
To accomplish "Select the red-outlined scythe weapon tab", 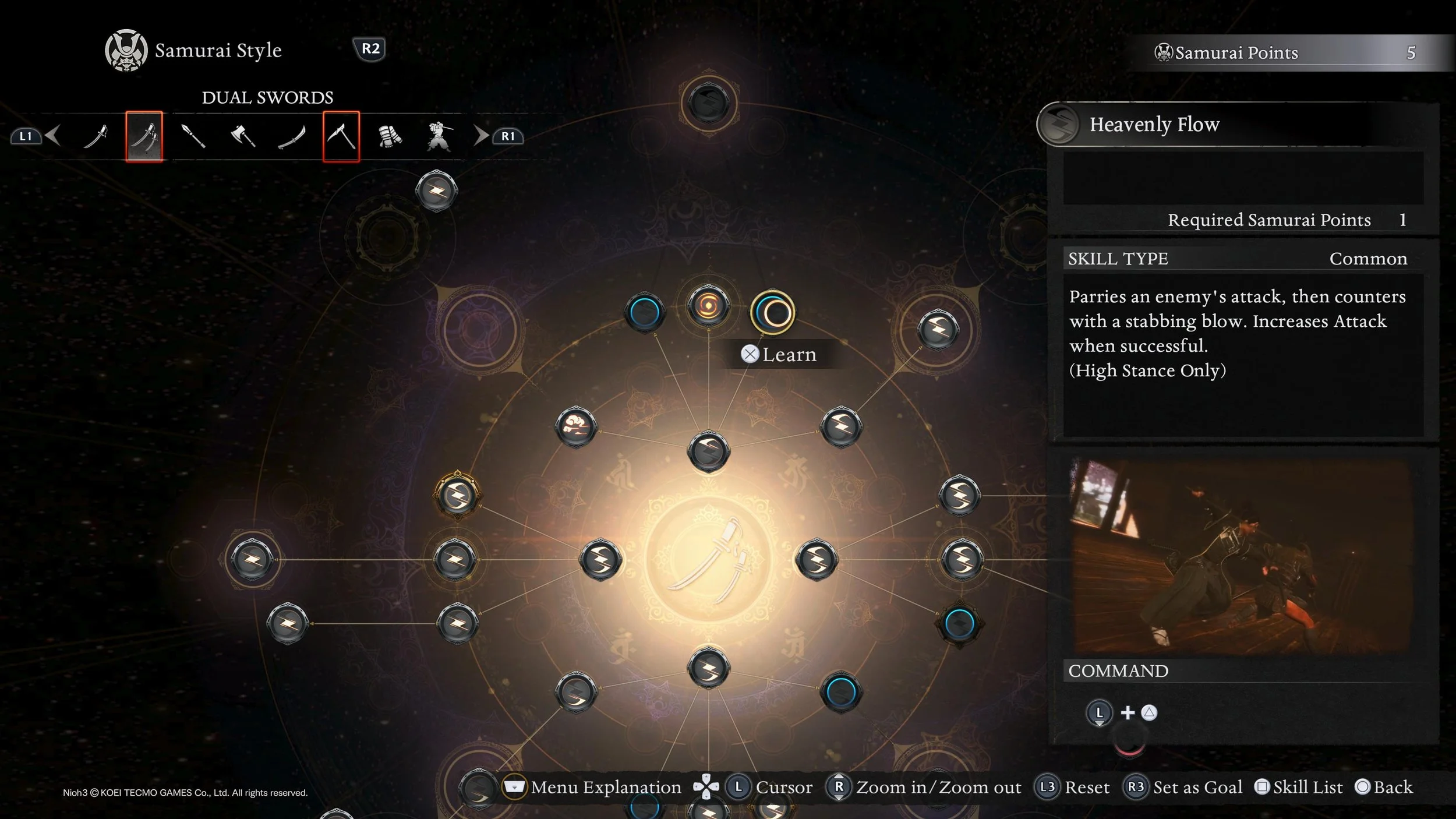I will [341, 137].
